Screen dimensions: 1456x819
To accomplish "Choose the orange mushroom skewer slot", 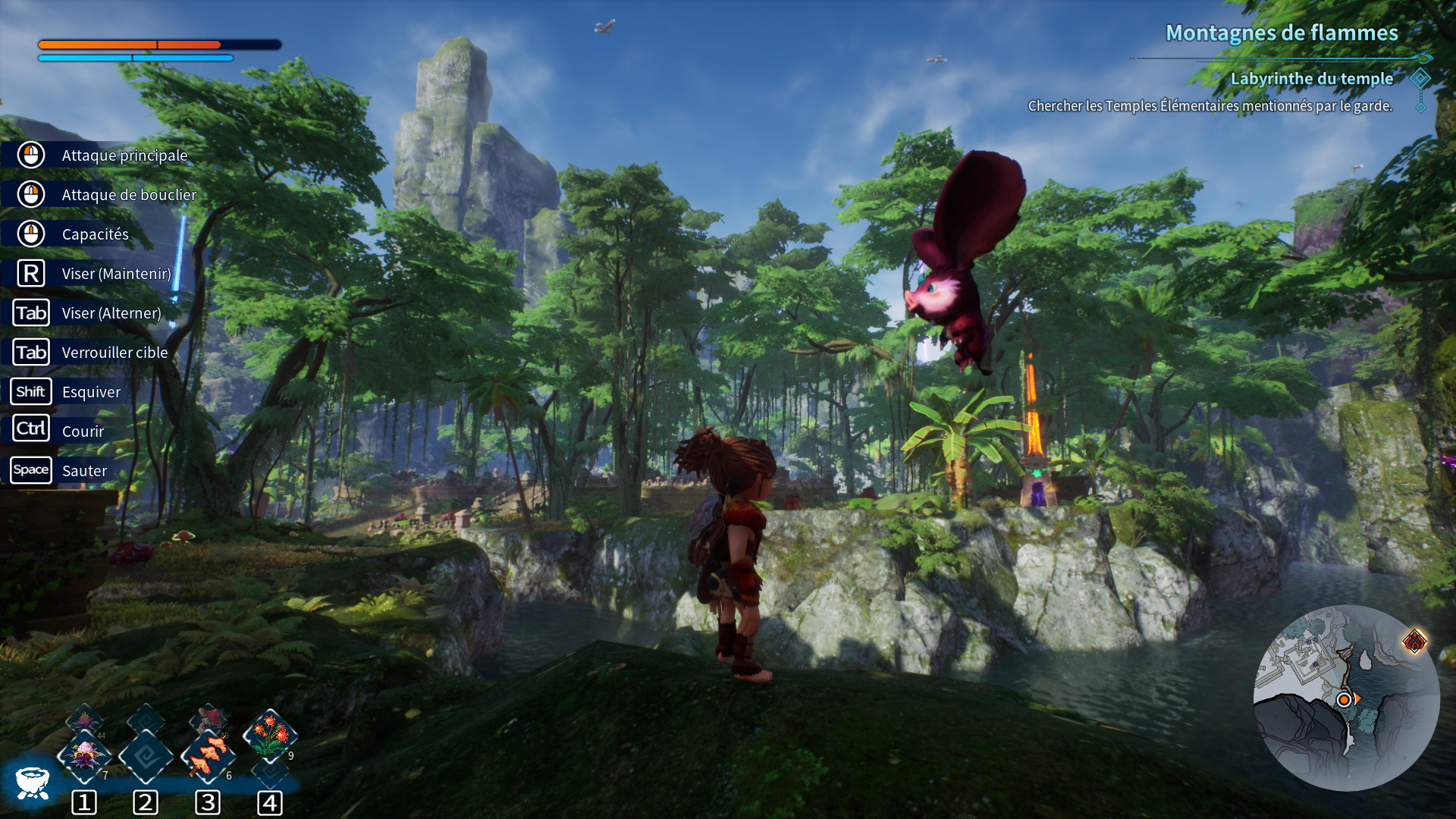I will coord(209,755).
